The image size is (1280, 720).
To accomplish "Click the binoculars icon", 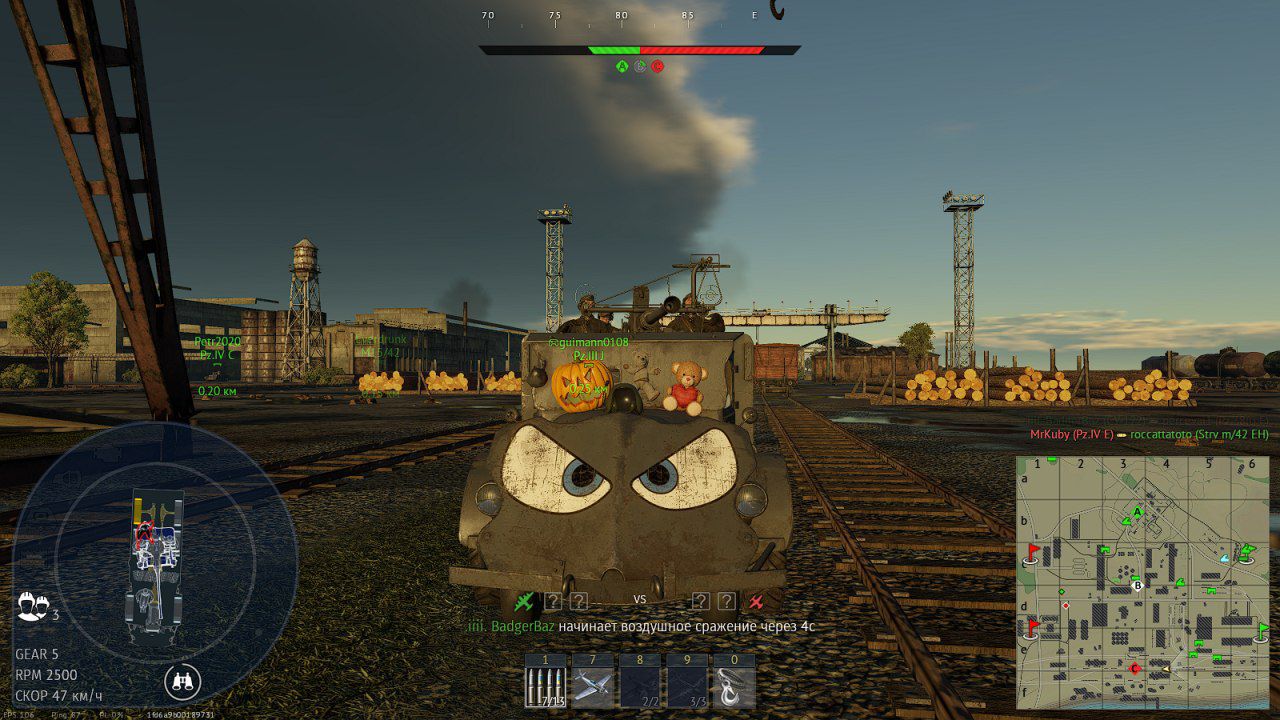I will click(182, 682).
